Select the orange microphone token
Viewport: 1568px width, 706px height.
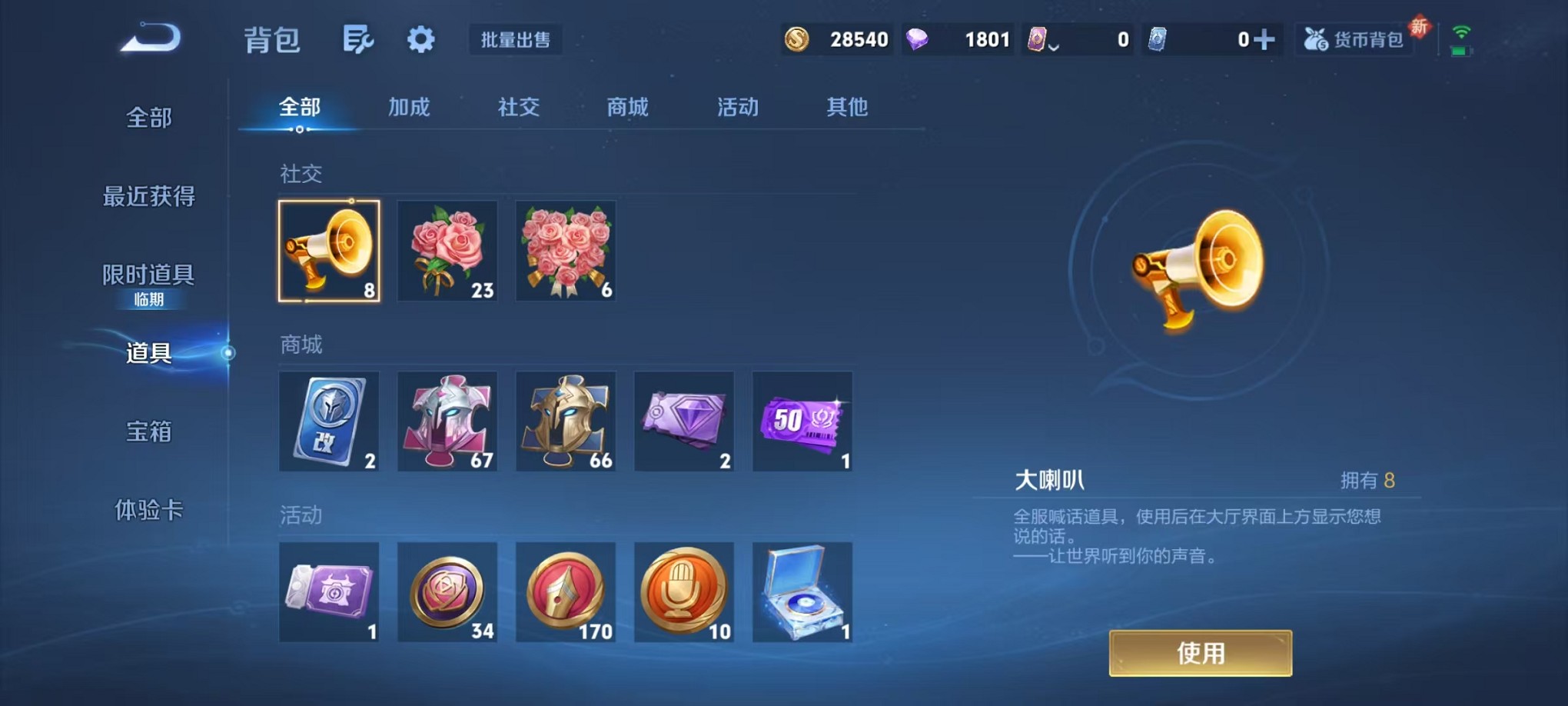click(684, 592)
